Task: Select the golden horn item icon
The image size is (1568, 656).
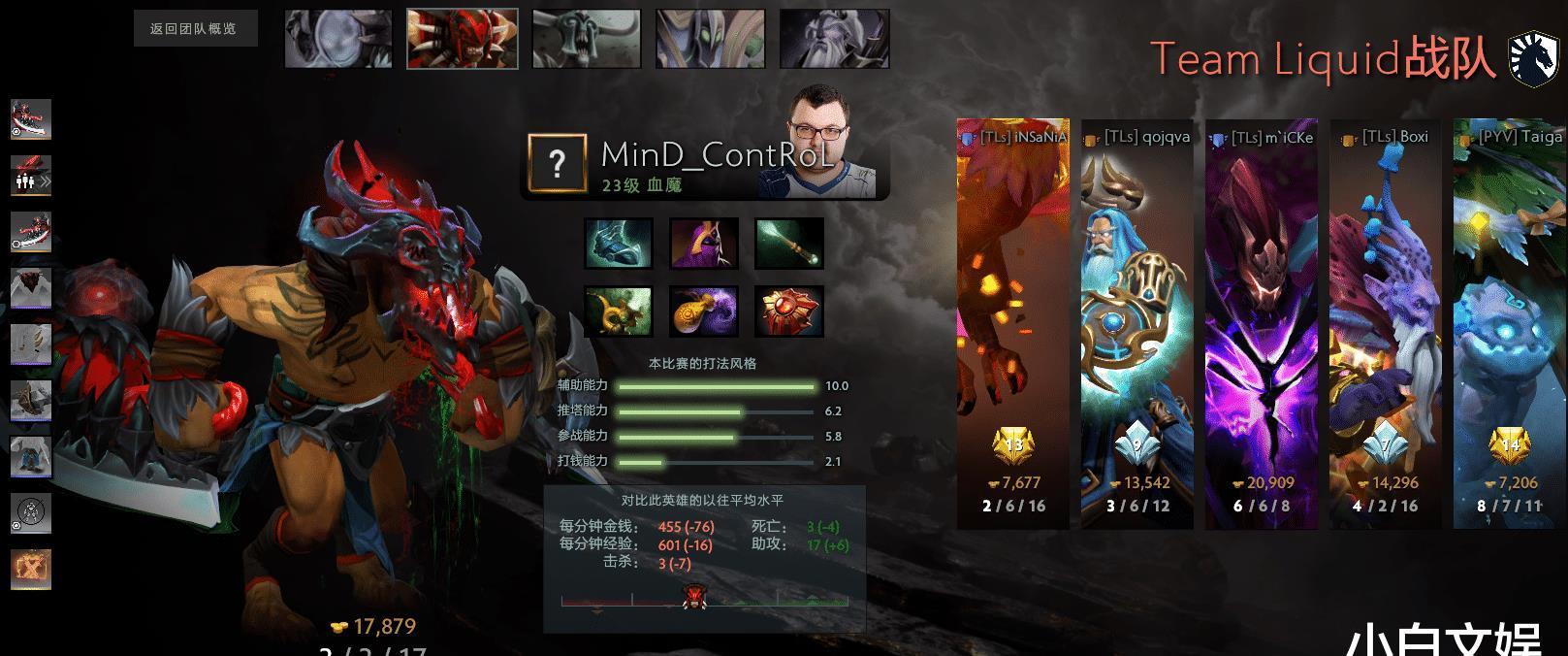Action: click(x=618, y=312)
